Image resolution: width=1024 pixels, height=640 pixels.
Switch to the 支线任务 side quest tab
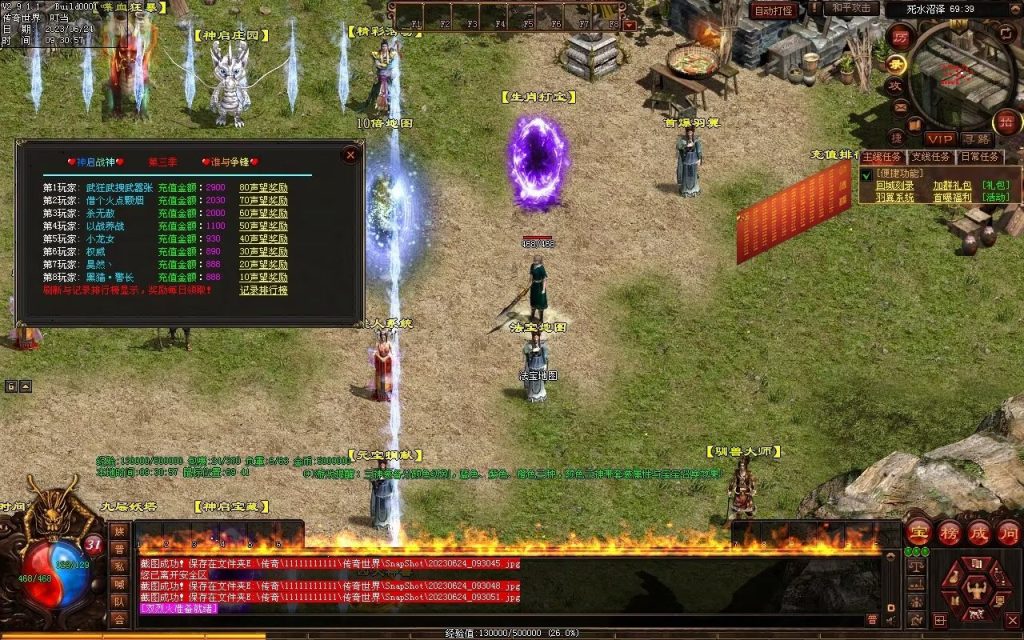[929, 157]
